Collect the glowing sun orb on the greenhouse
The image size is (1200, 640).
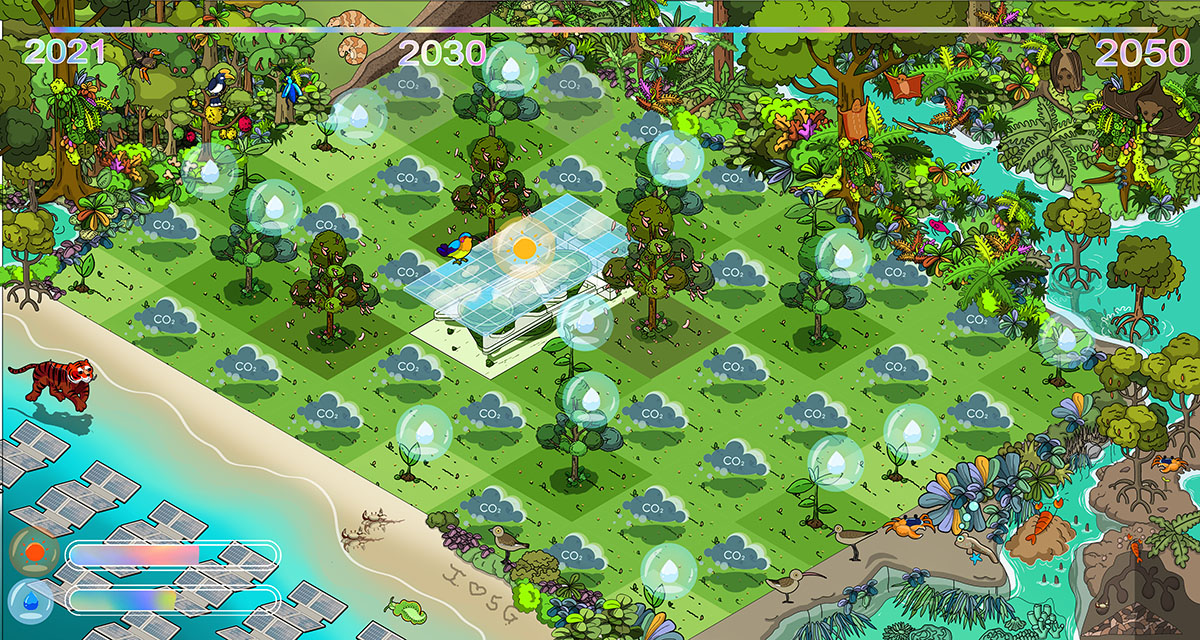tap(523, 246)
